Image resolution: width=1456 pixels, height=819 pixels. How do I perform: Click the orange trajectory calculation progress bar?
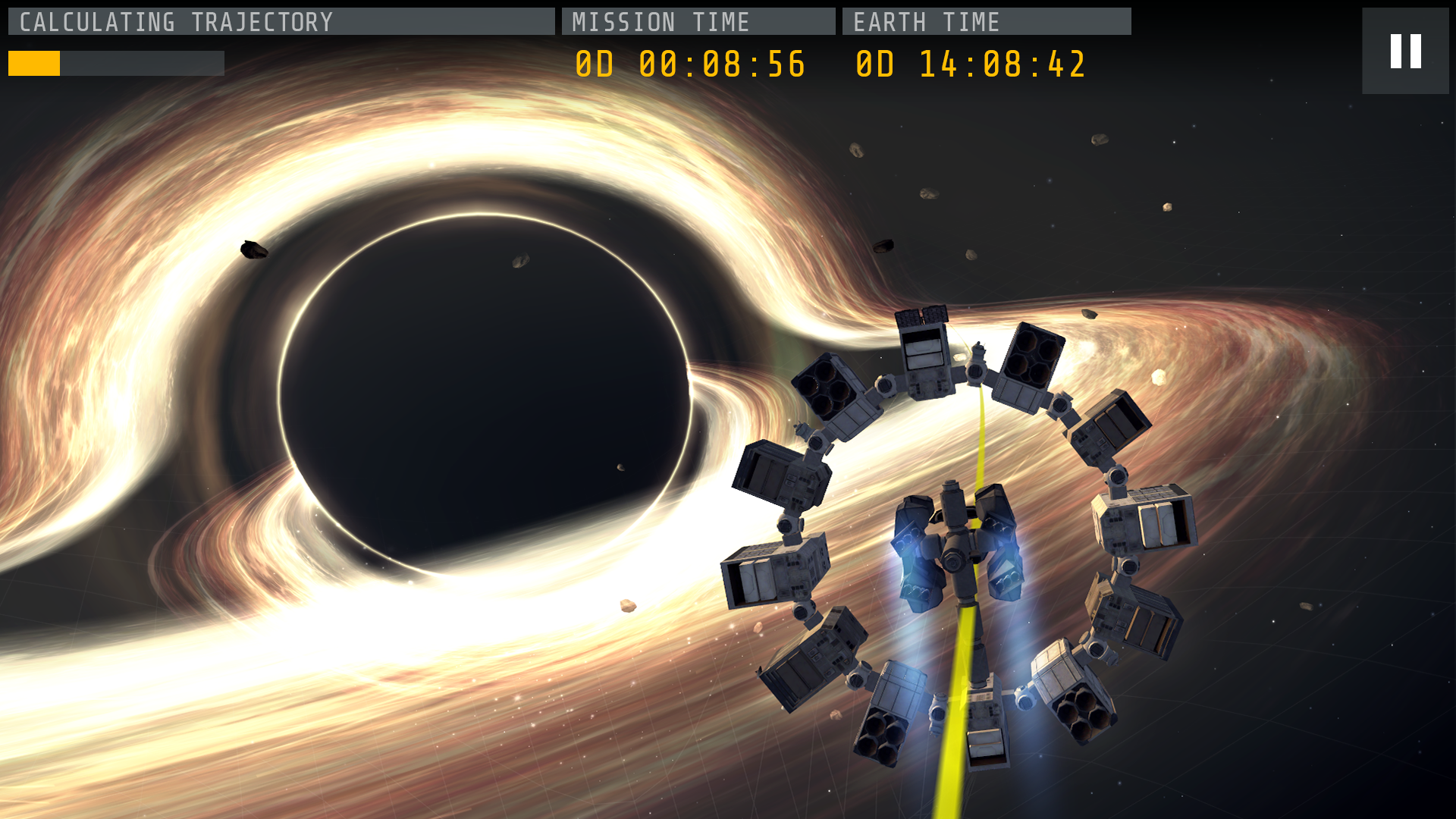pyautogui.click(x=34, y=64)
